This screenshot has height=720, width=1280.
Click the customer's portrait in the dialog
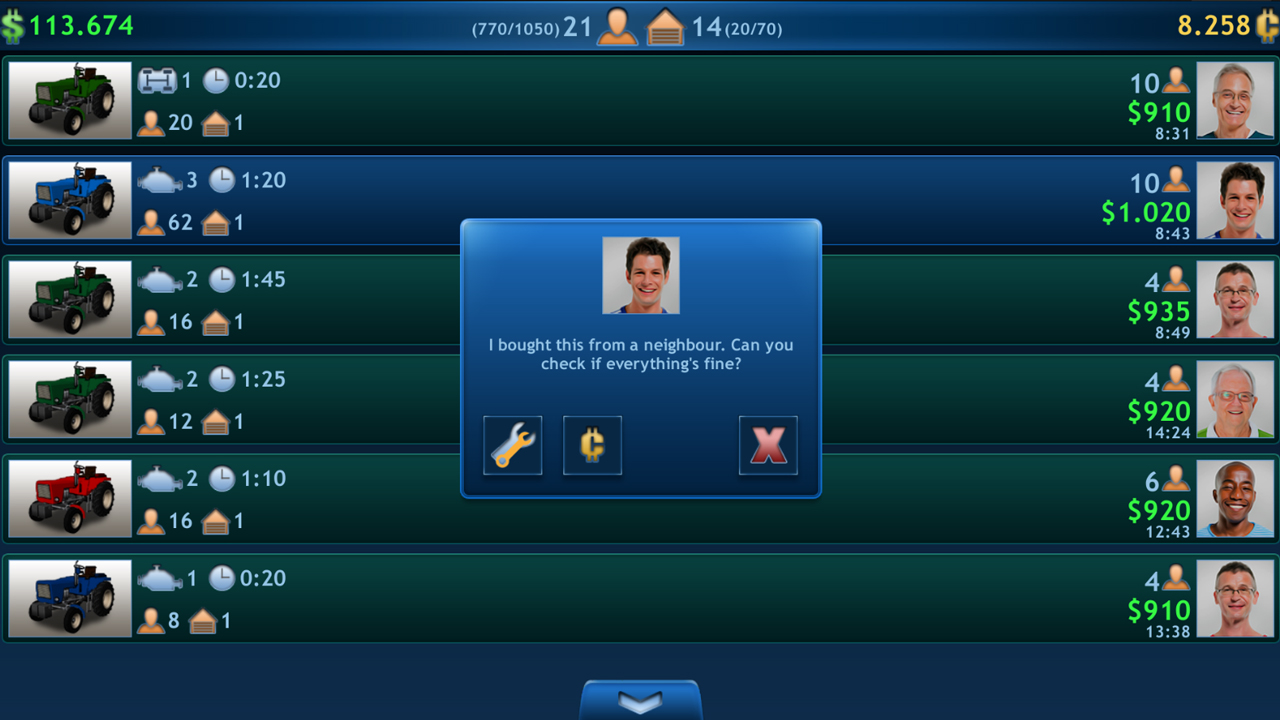(x=640, y=275)
